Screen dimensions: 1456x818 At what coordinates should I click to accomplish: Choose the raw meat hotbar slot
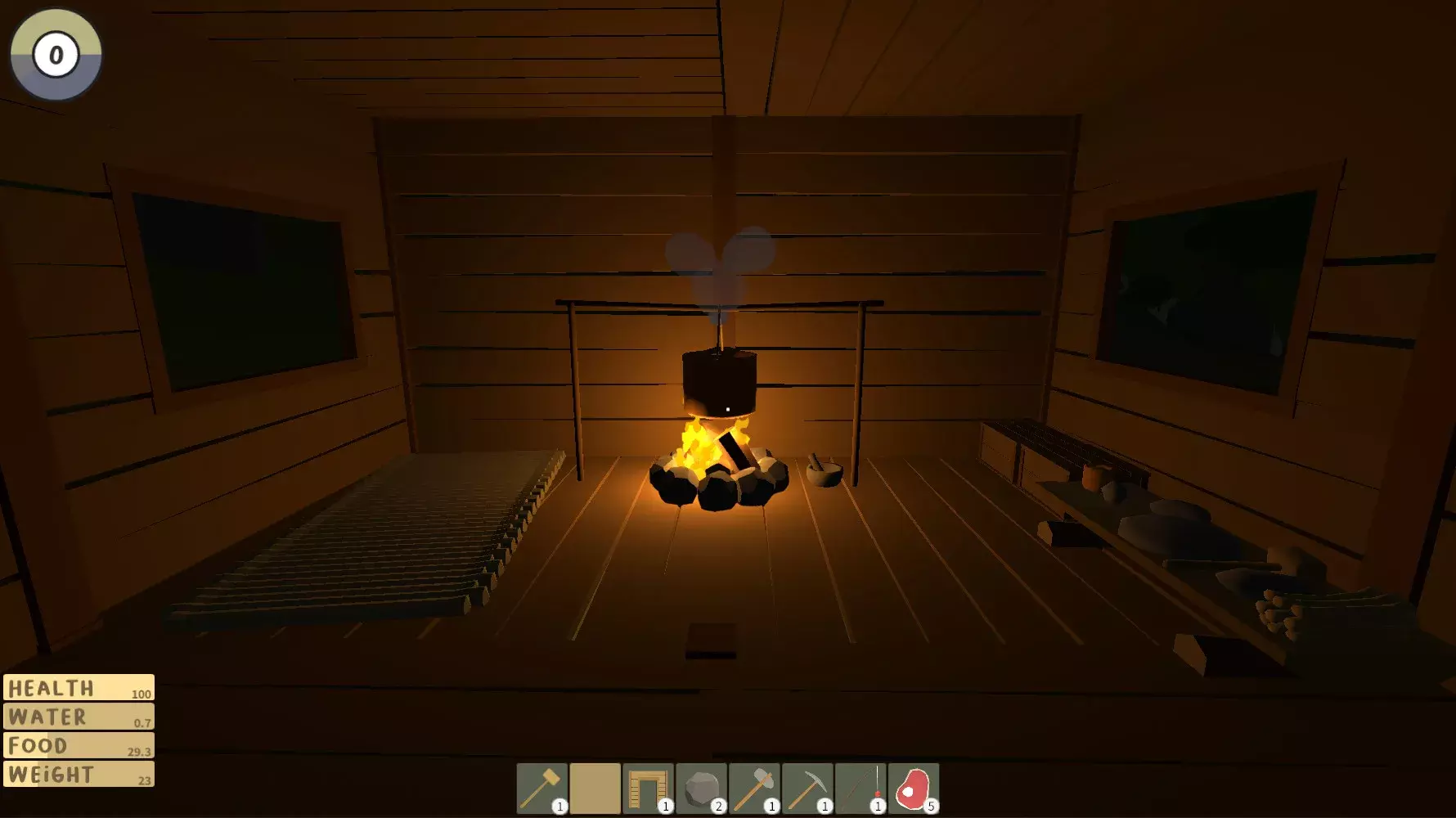point(914,789)
